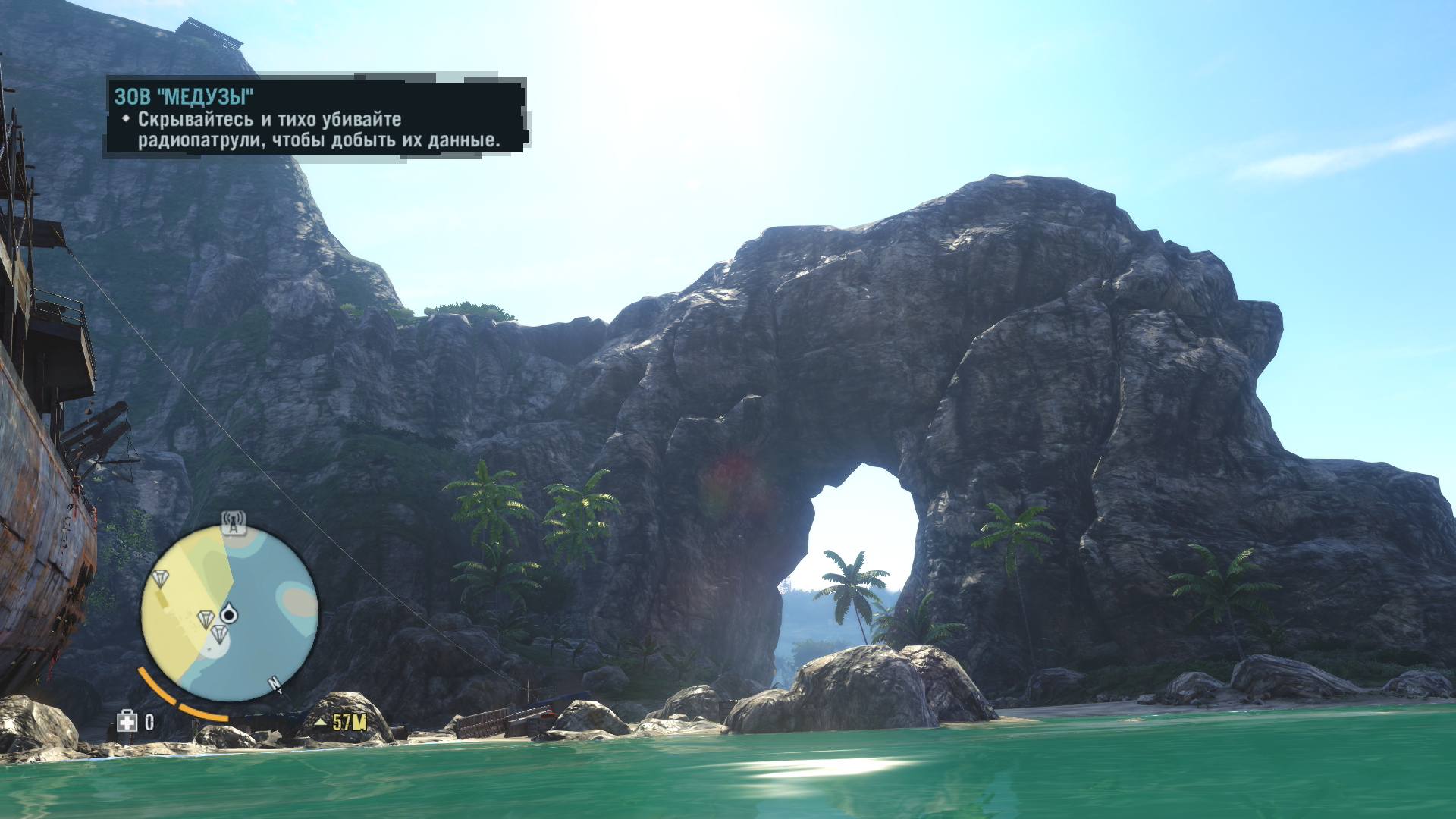The image size is (1456, 819).
Task: Open the "Зов Медузы" mission objective tracker
Action: (x=315, y=118)
